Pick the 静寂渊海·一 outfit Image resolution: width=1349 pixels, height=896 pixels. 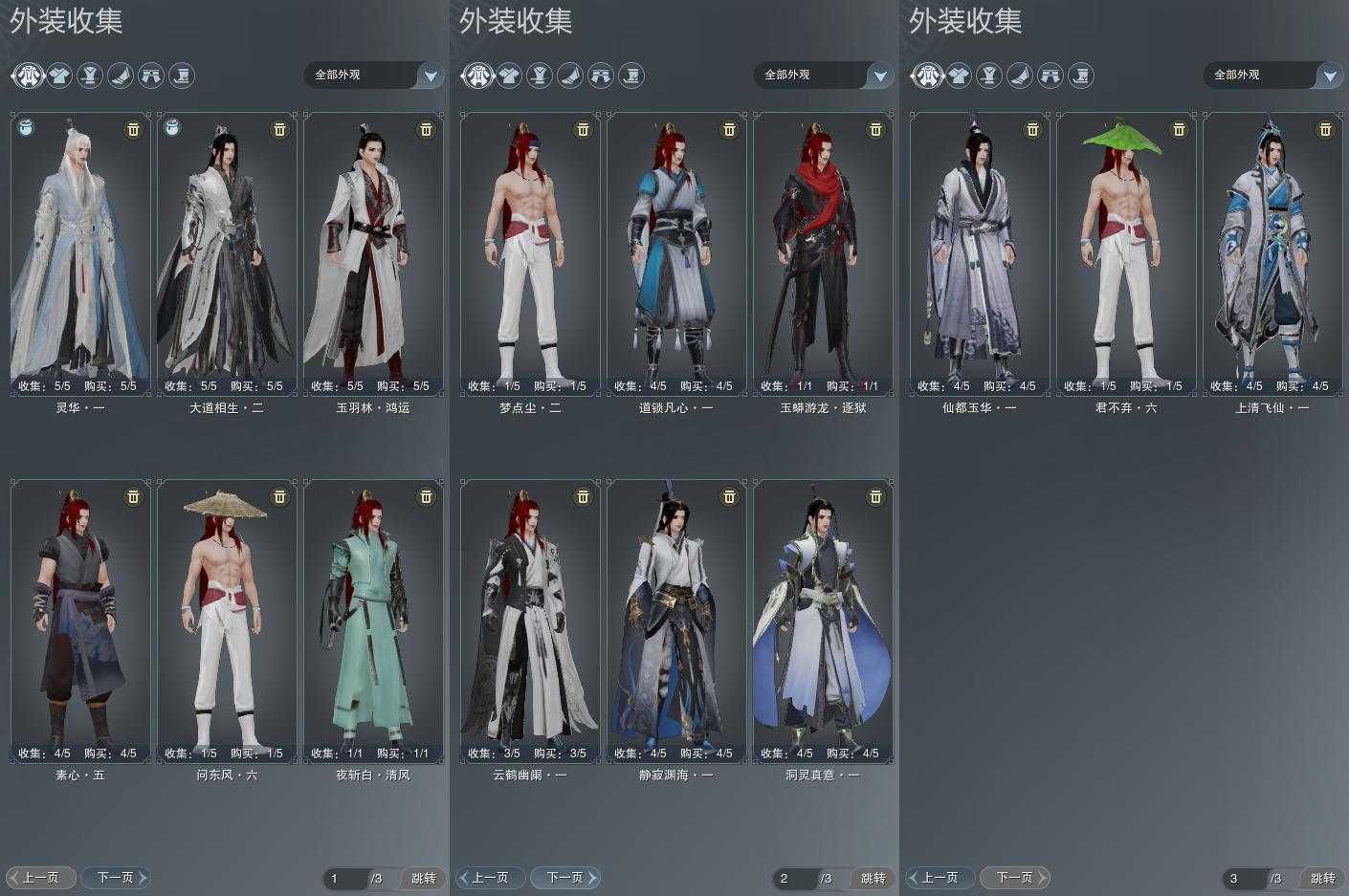click(676, 621)
